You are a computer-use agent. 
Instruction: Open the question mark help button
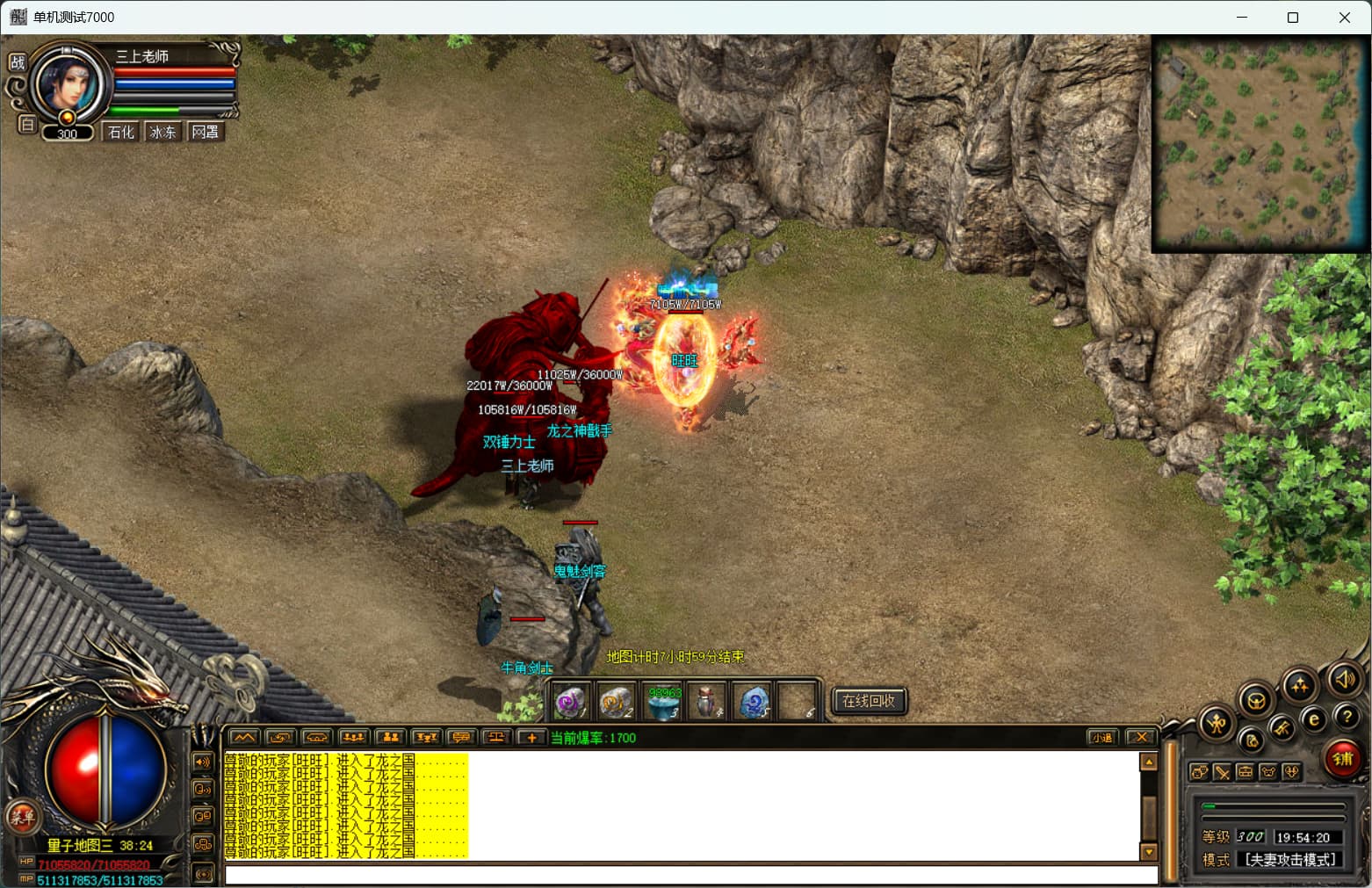click(1347, 717)
